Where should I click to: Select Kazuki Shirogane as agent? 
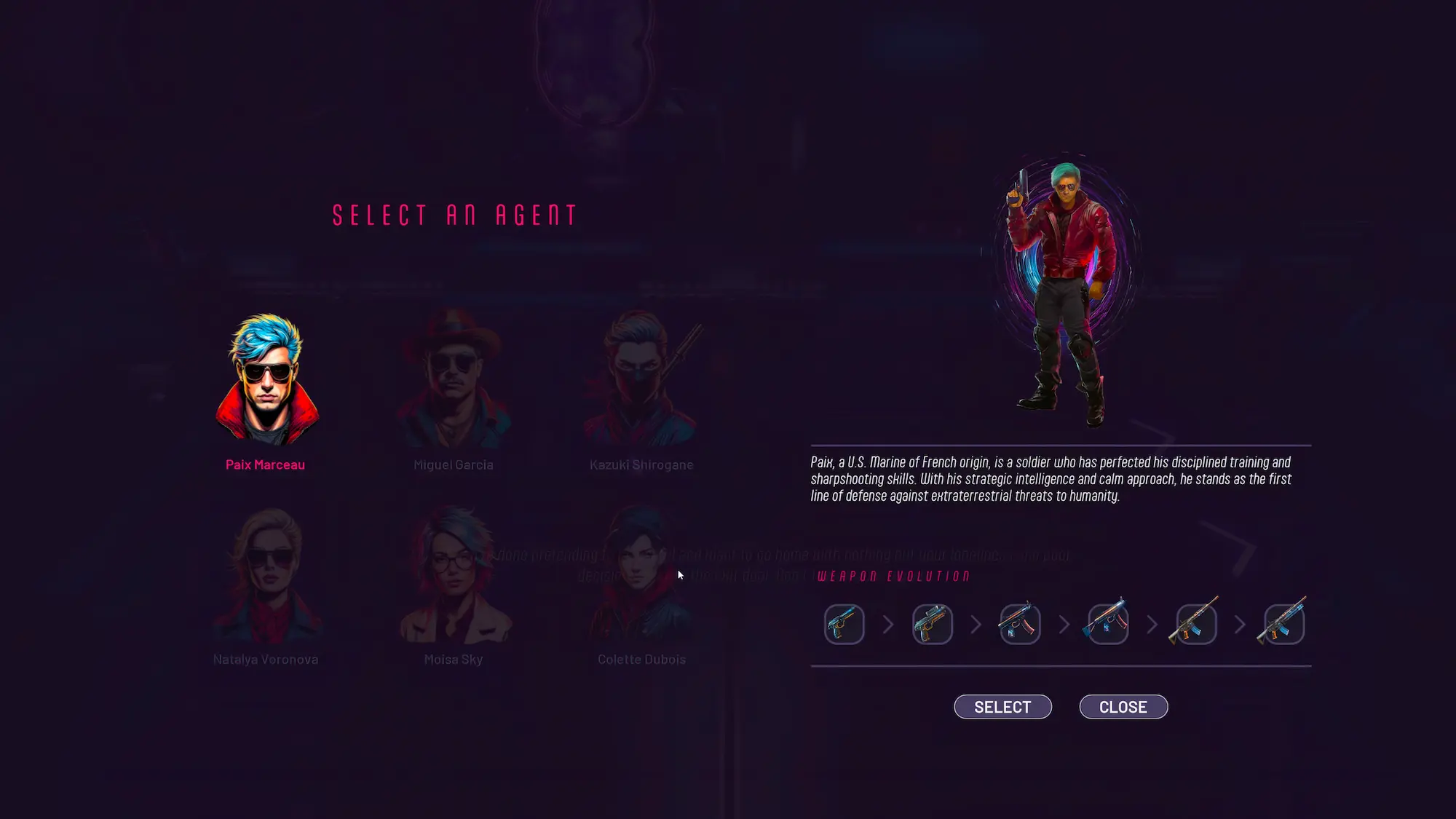641,380
